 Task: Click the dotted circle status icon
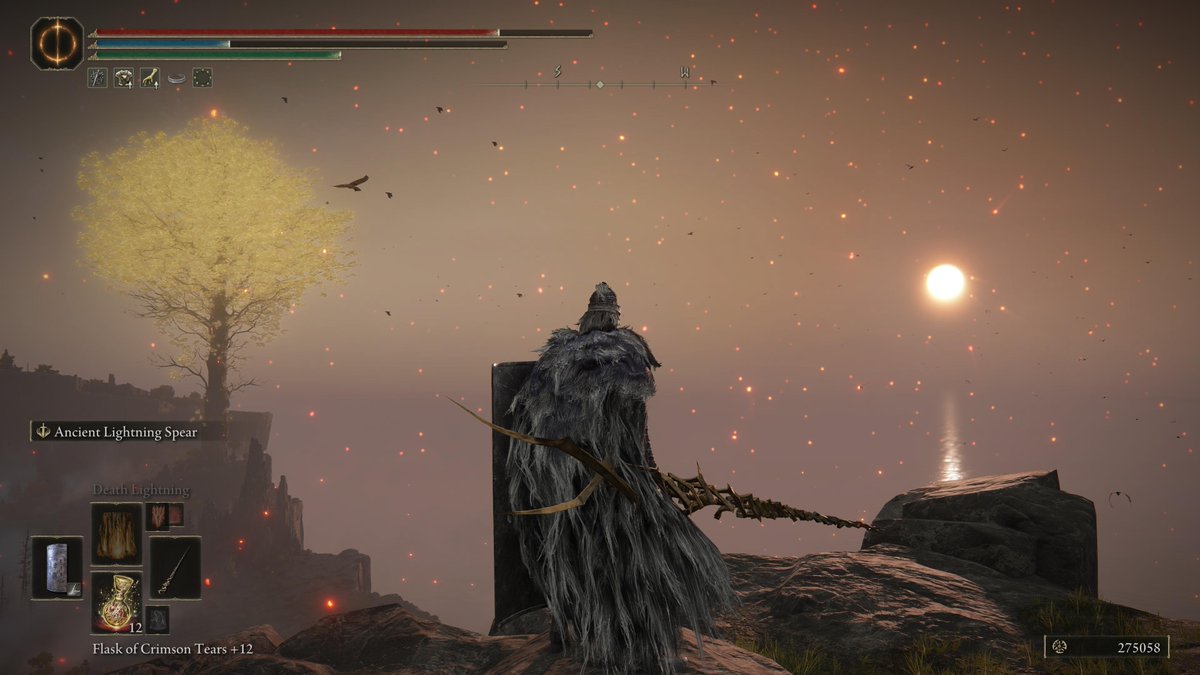click(203, 78)
